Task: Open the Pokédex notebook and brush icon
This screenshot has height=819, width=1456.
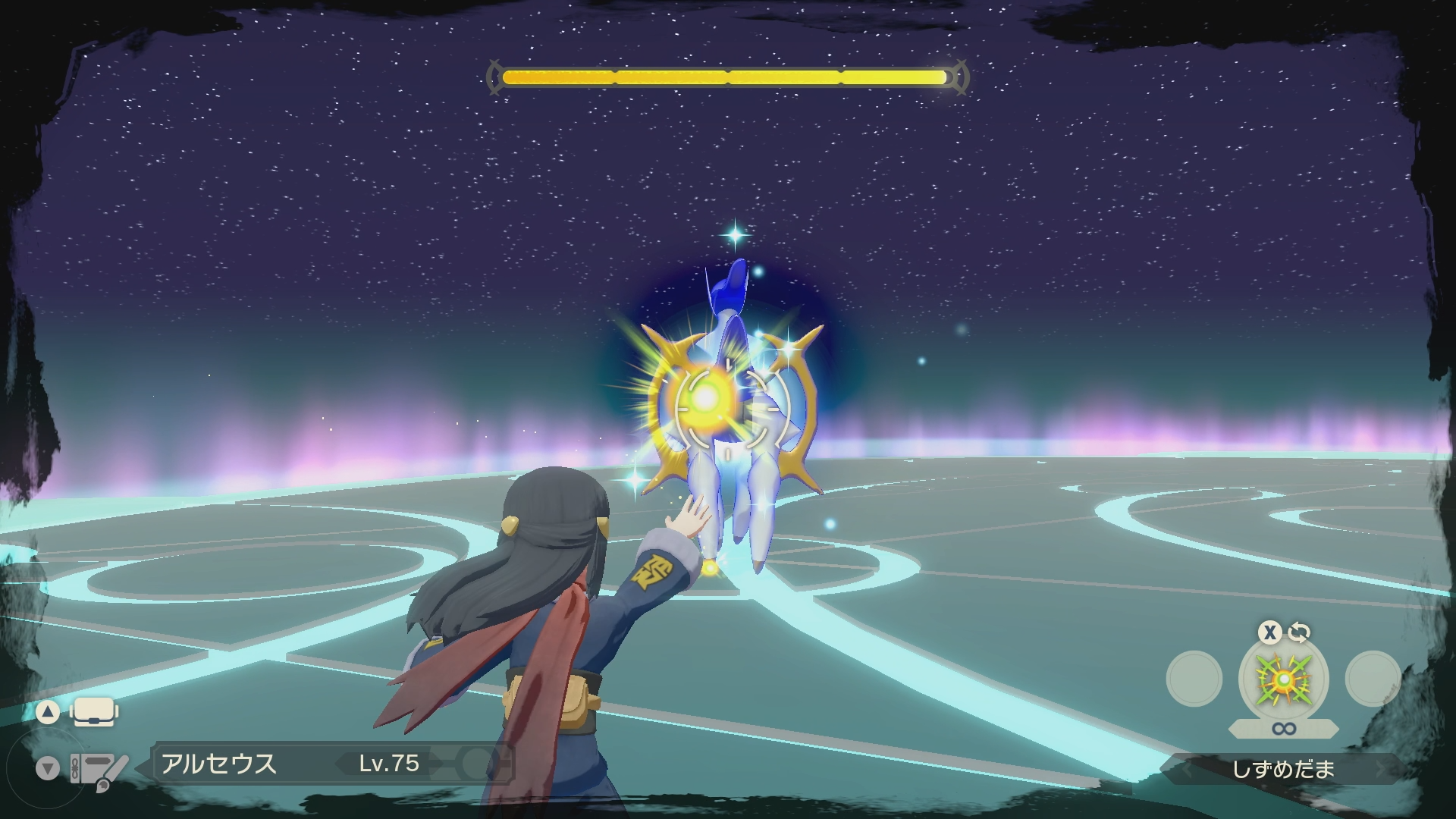Action: pyautogui.click(x=99, y=768)
